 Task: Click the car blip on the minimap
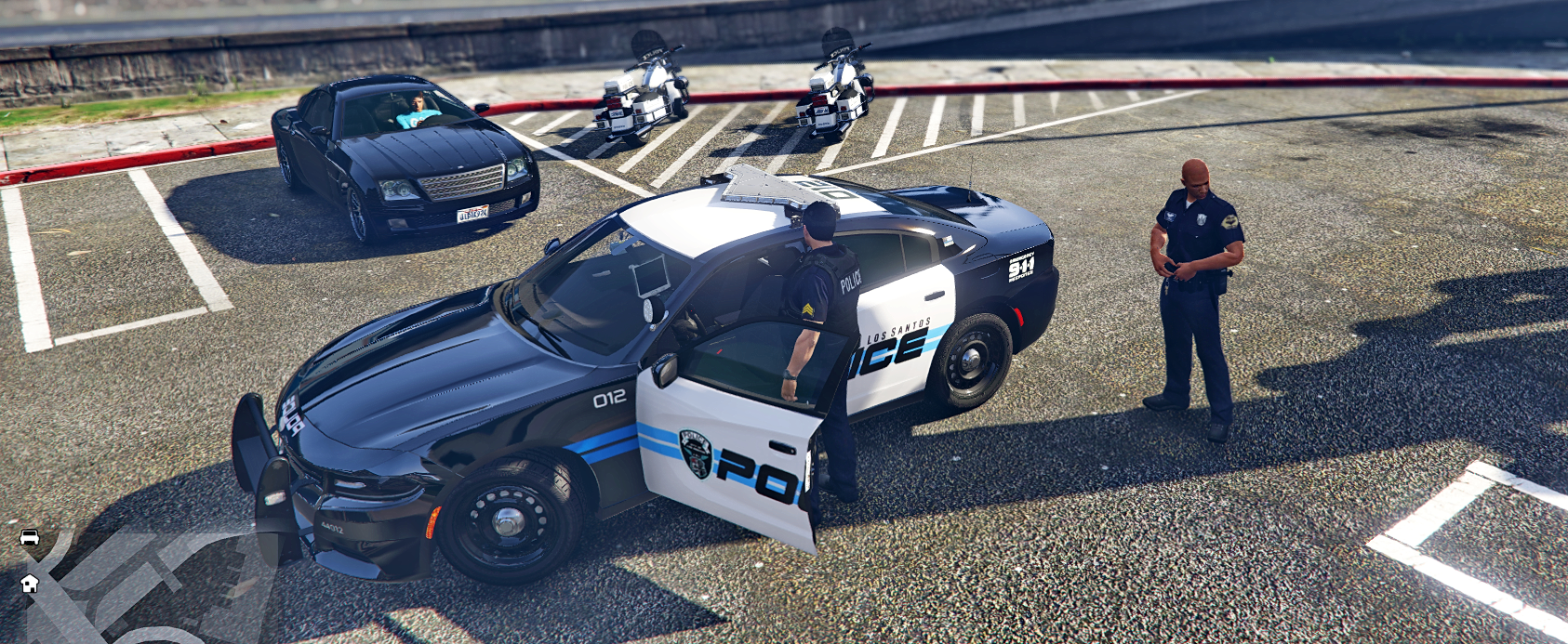tap(30, 537)
